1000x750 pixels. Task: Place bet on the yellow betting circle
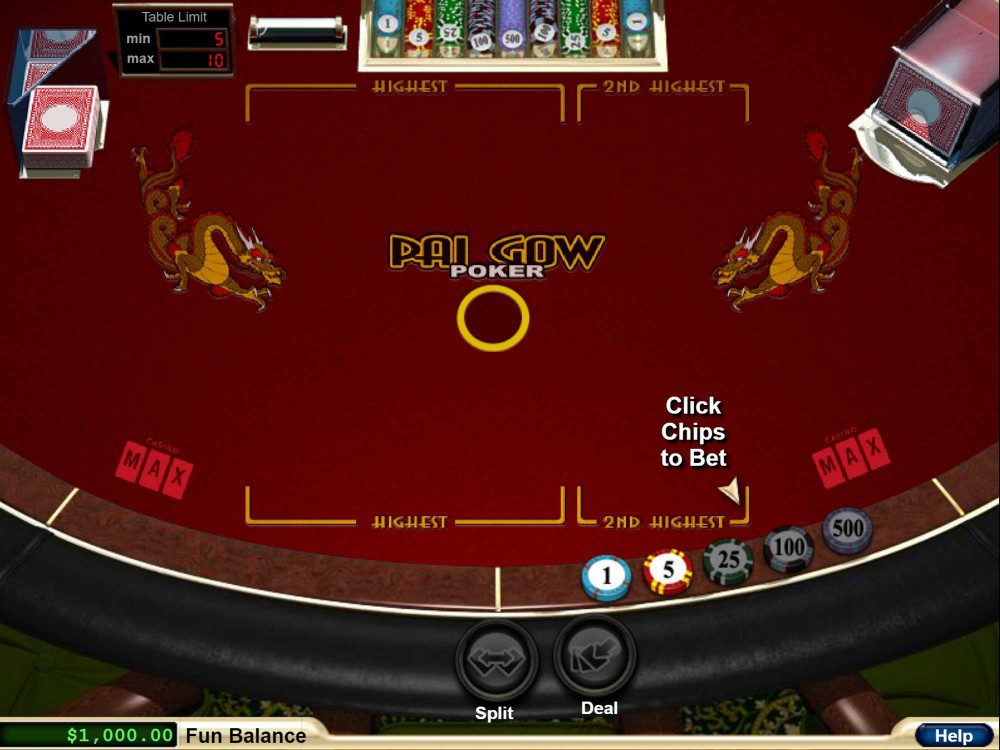point(493,318)
